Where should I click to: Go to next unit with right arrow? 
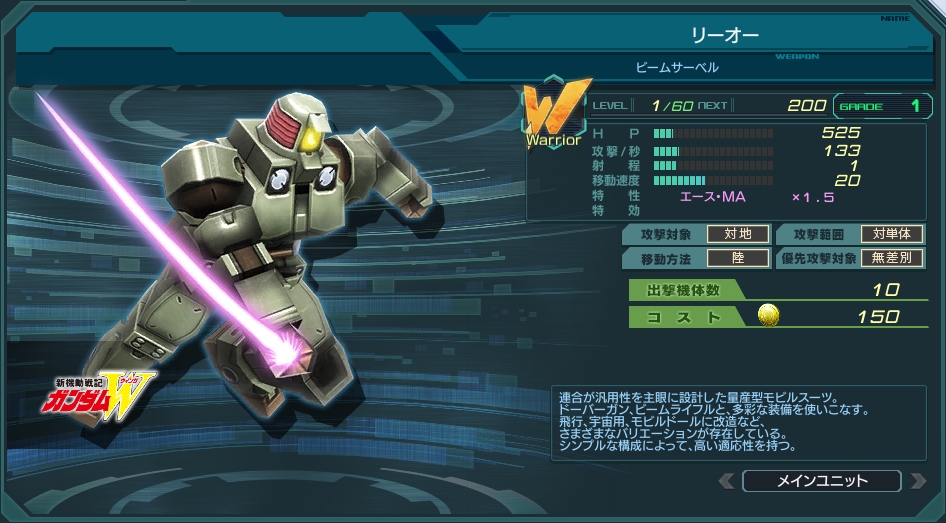(x=917, y=481)
